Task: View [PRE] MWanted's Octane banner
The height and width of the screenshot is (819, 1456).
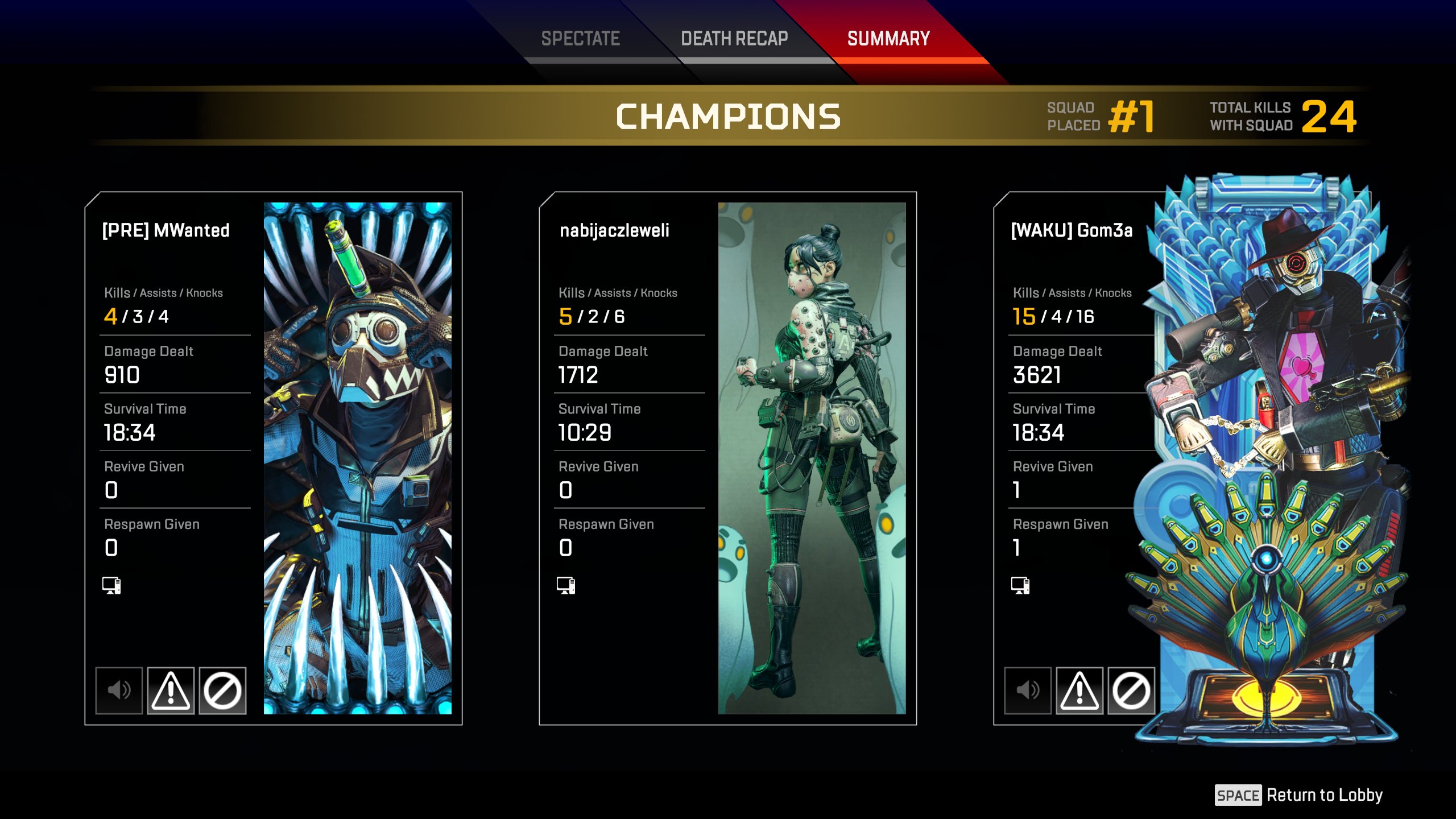Action: (x=357, y=458)
